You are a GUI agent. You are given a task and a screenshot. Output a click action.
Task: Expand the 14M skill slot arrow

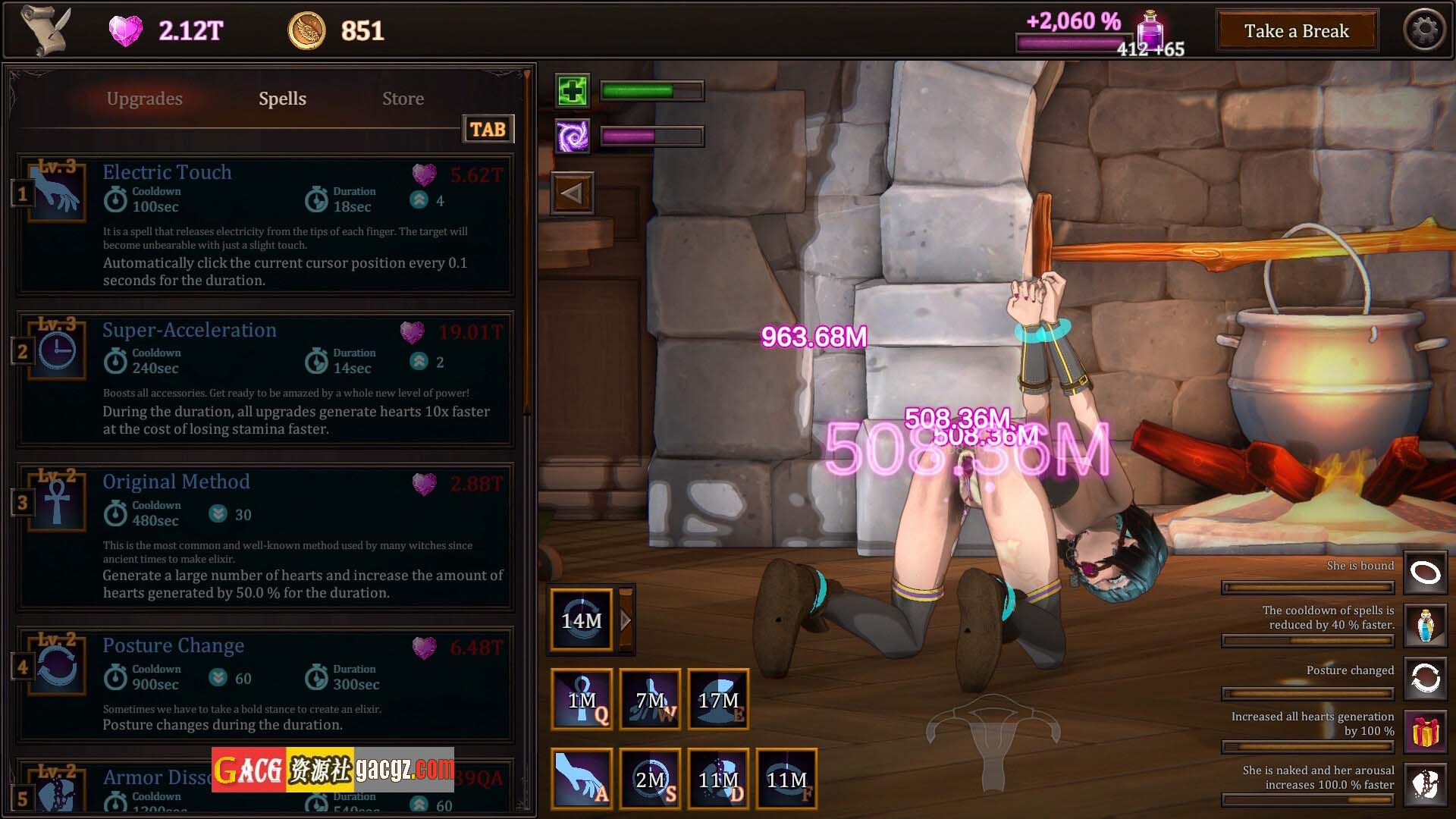click(x=626, y=620)
